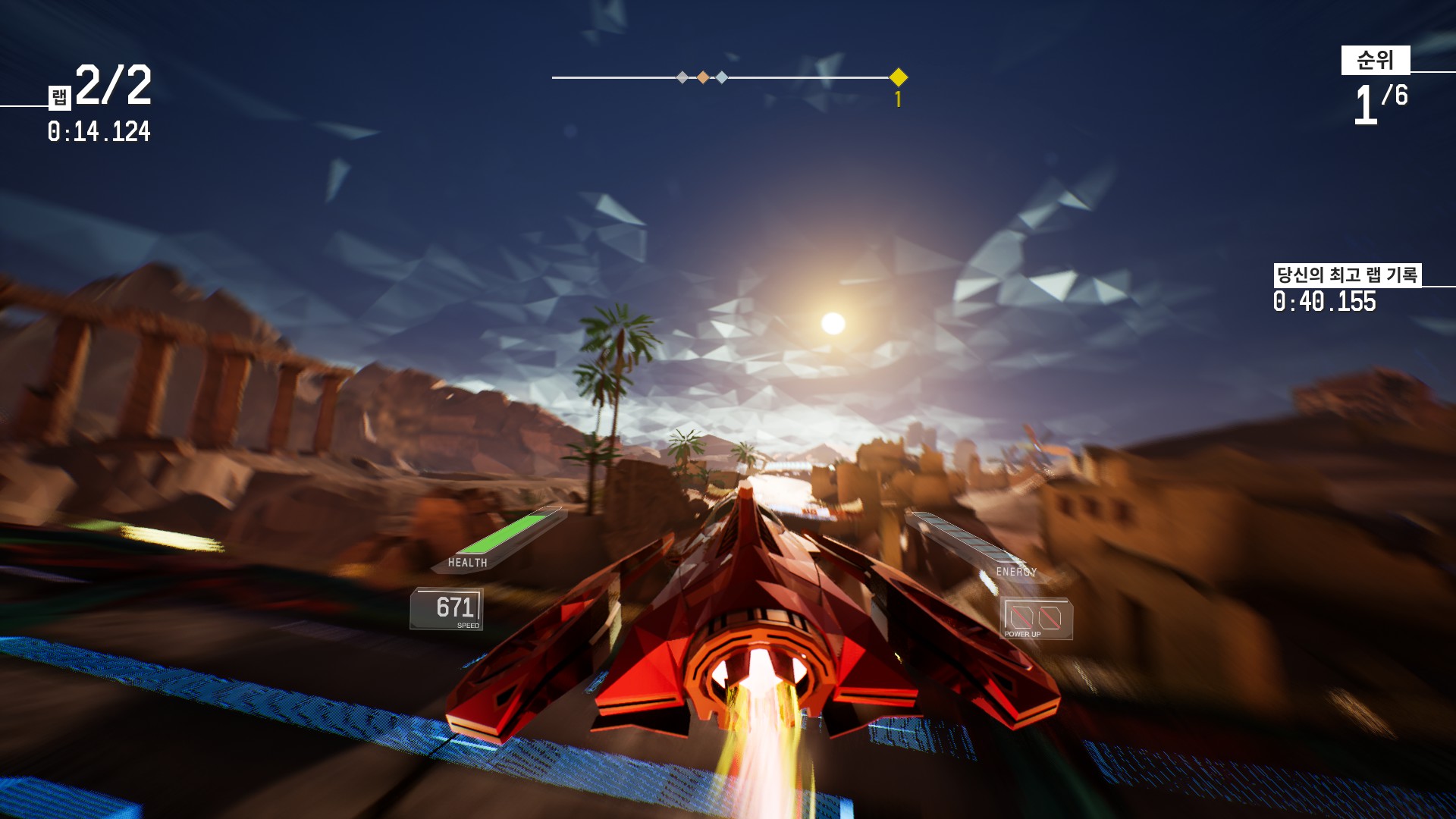The image size is (1456, 819).
Task: Click the right POWER UP slot icon
Action: (1051, 618)
